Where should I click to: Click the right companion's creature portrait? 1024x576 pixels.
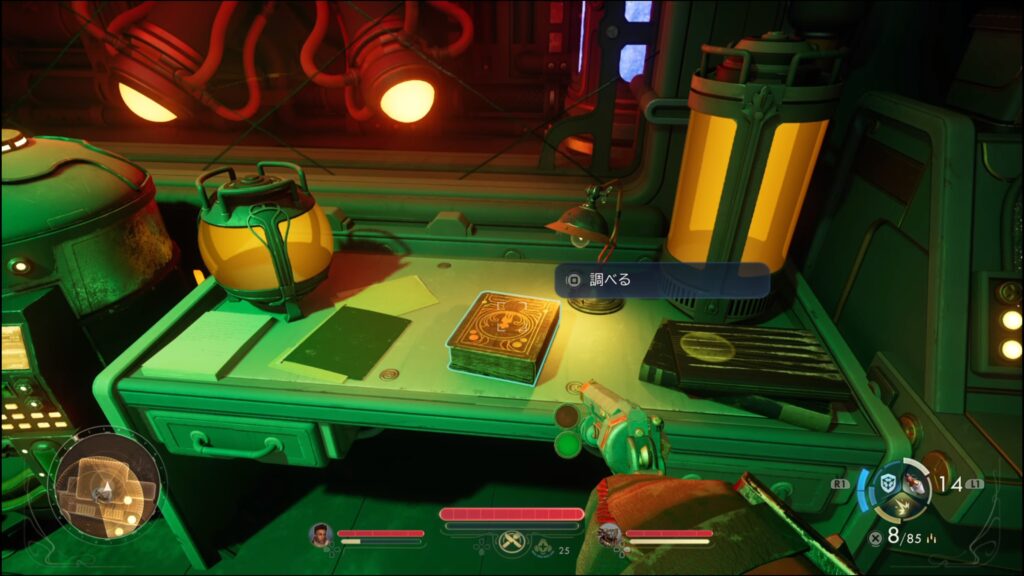coord(608,535)
